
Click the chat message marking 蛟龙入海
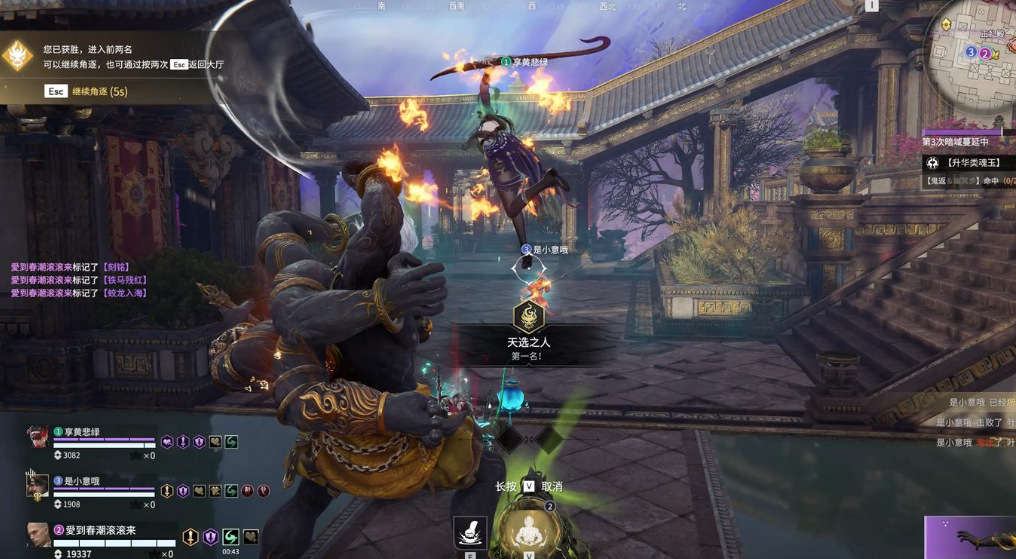[x=78, y=293]
